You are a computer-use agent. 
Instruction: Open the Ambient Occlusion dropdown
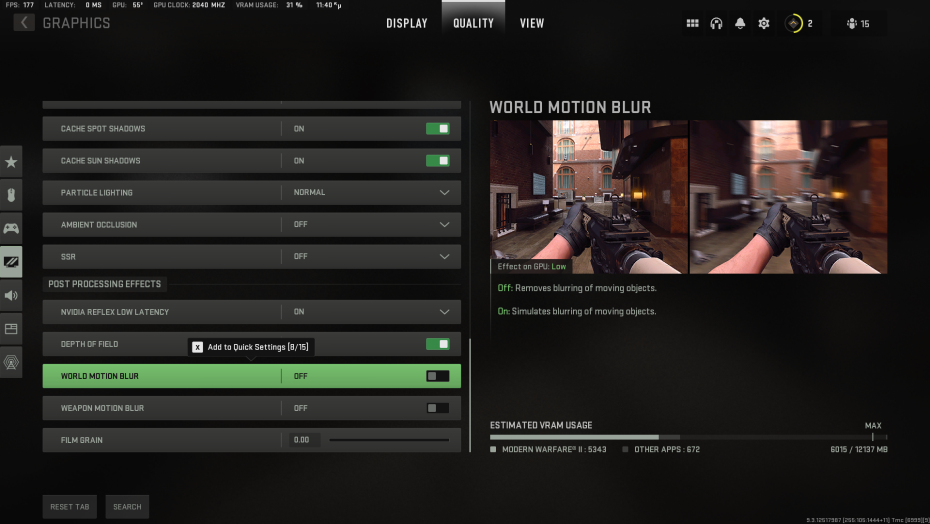coord(444,225)
